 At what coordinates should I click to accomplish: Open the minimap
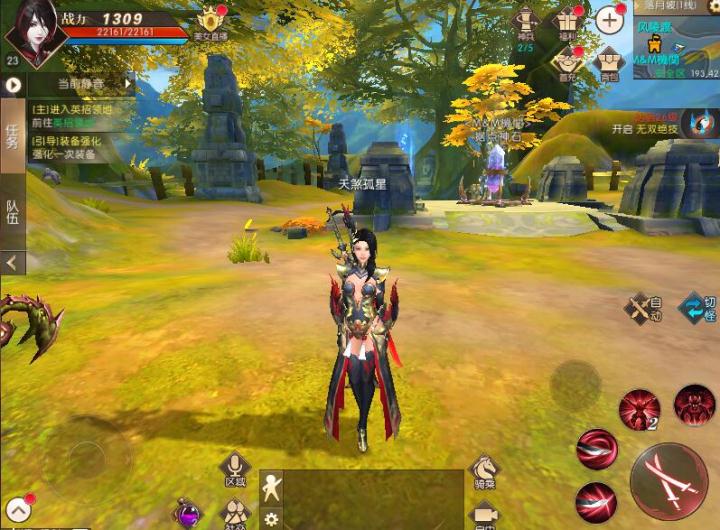click(x=676, y=45)
